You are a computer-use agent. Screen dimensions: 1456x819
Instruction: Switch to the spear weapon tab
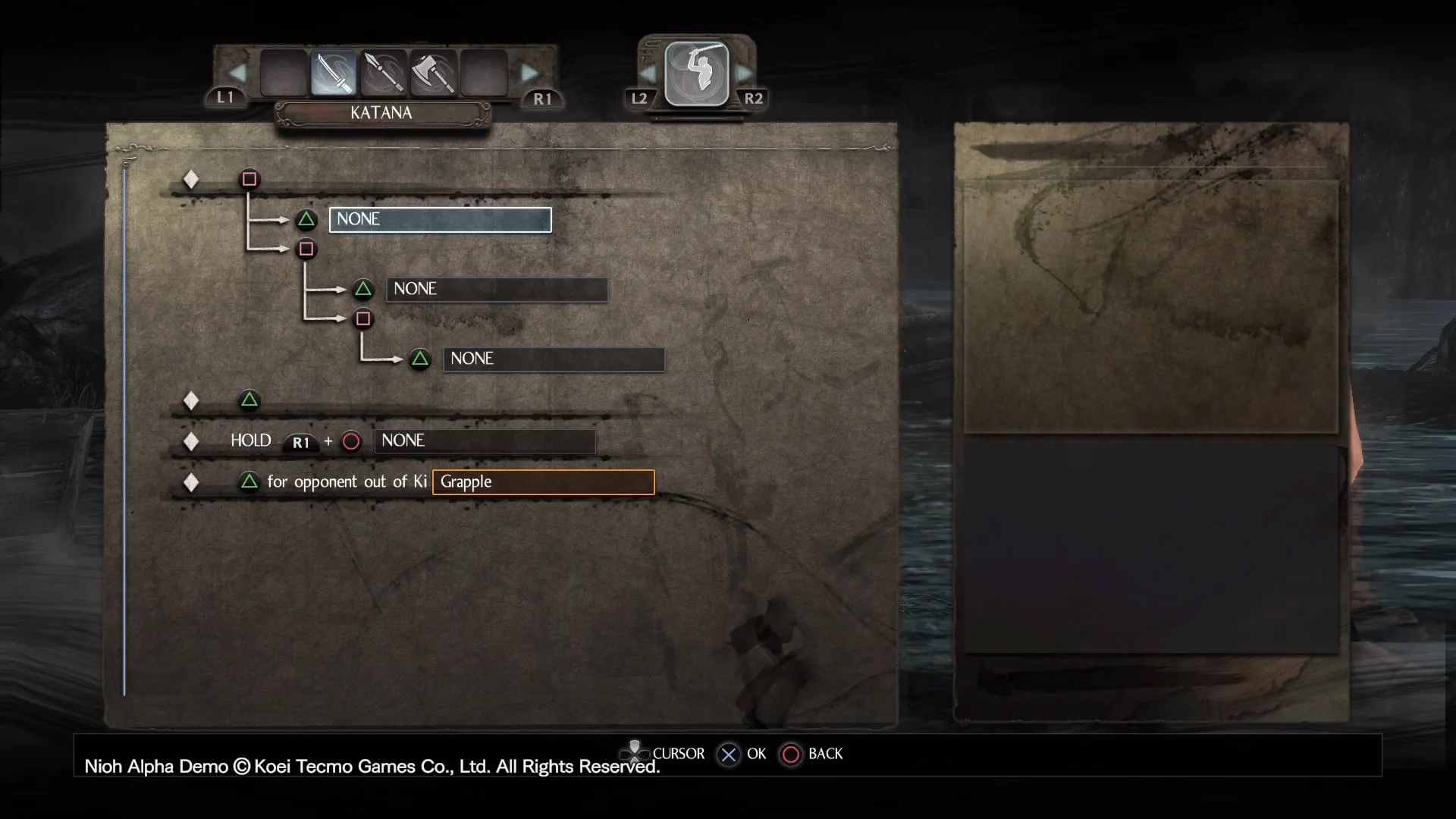pos(384,73)
